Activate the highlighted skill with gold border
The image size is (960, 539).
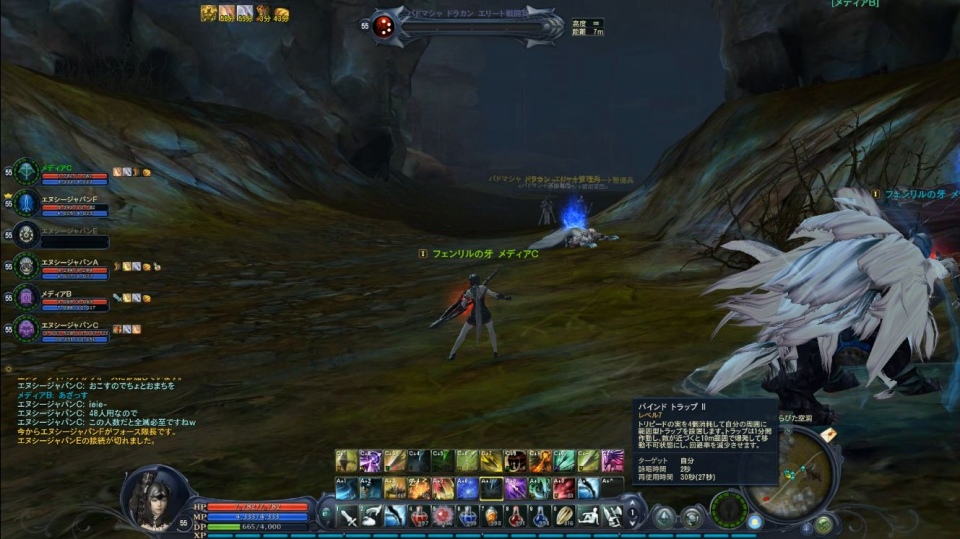click(490, 488)
